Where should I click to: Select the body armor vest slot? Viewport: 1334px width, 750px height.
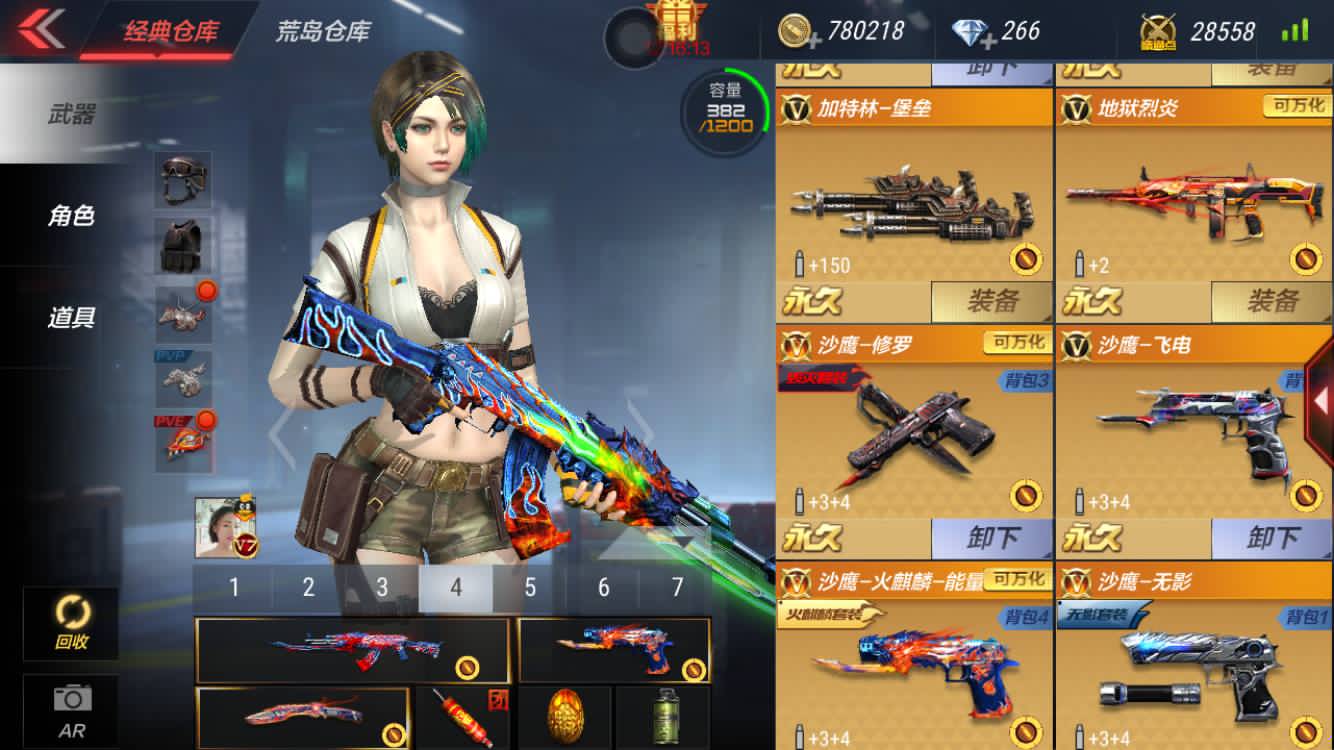(183, 245)
